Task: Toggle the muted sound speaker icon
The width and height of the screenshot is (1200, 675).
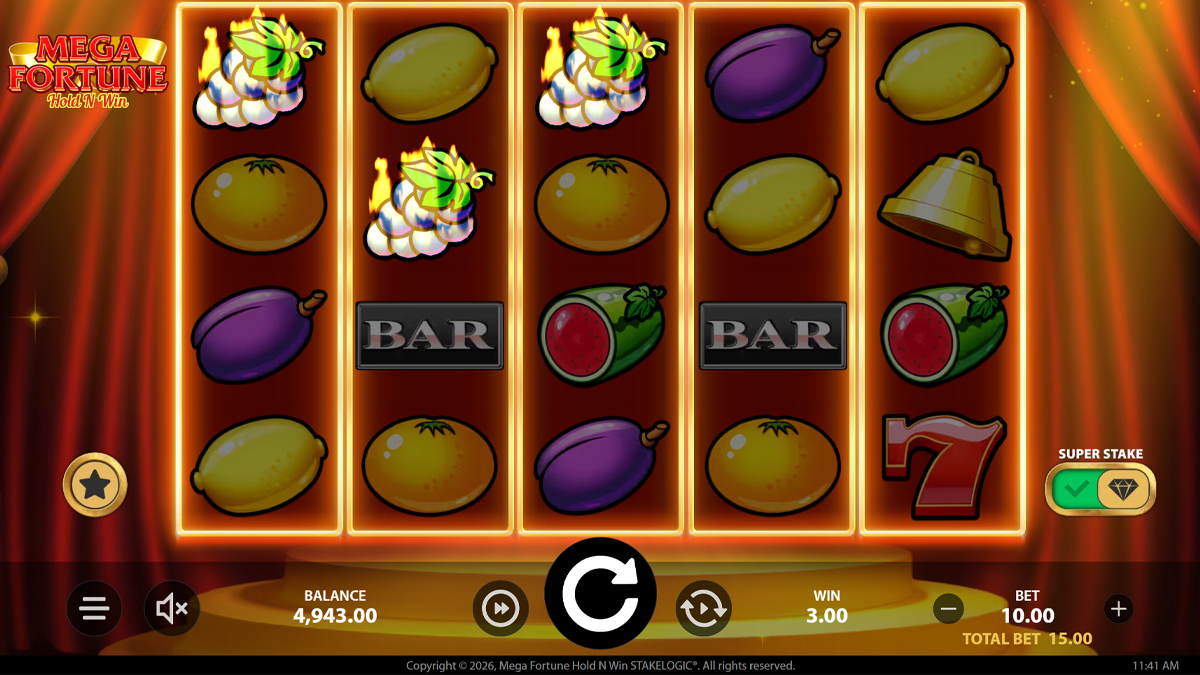Action: click(172, 608)
